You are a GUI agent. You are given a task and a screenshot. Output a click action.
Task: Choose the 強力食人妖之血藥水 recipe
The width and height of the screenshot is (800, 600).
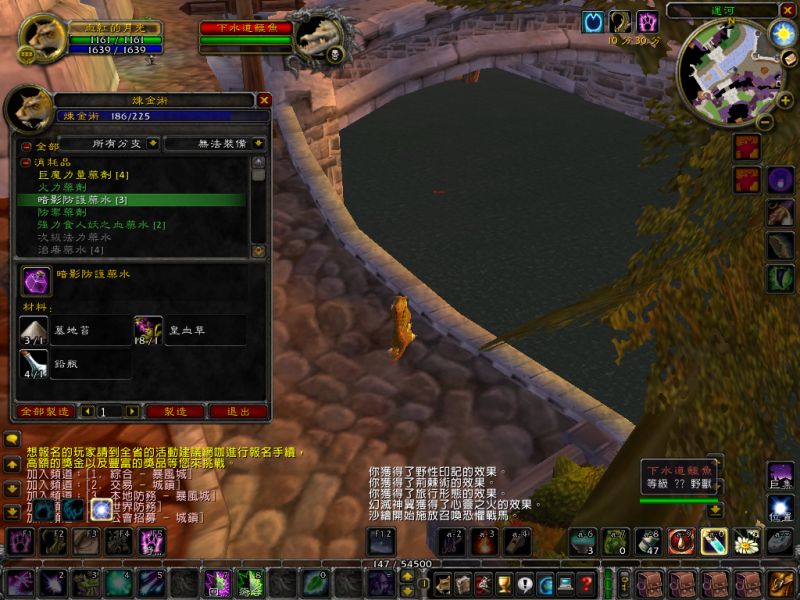[101, 225]
